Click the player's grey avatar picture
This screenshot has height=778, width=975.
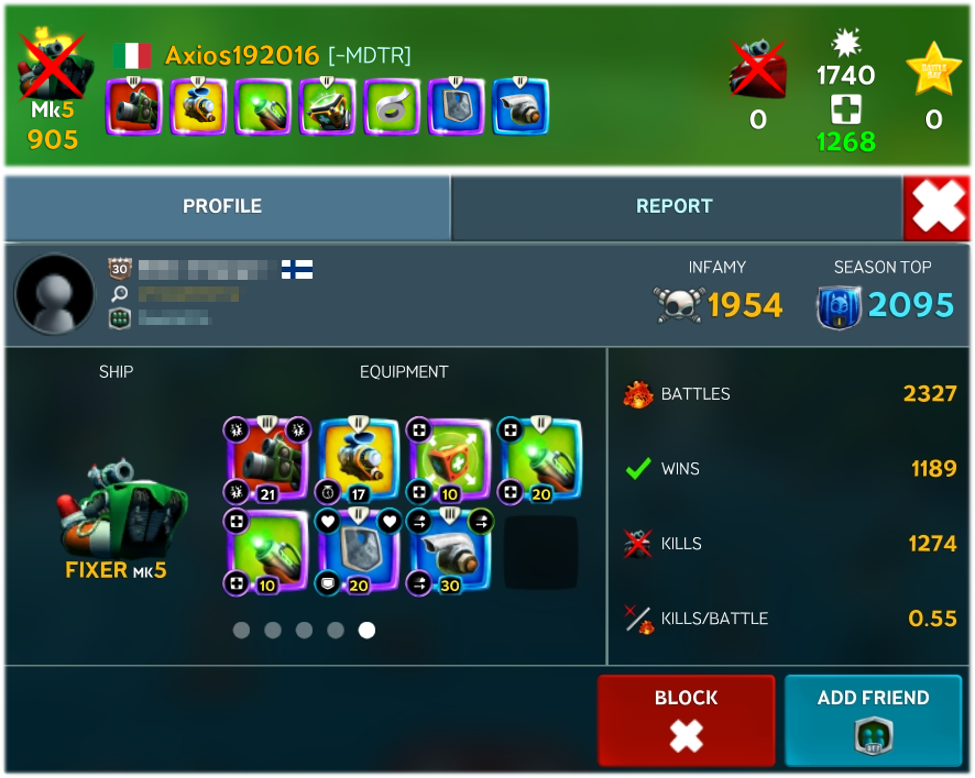click(54, 294)
